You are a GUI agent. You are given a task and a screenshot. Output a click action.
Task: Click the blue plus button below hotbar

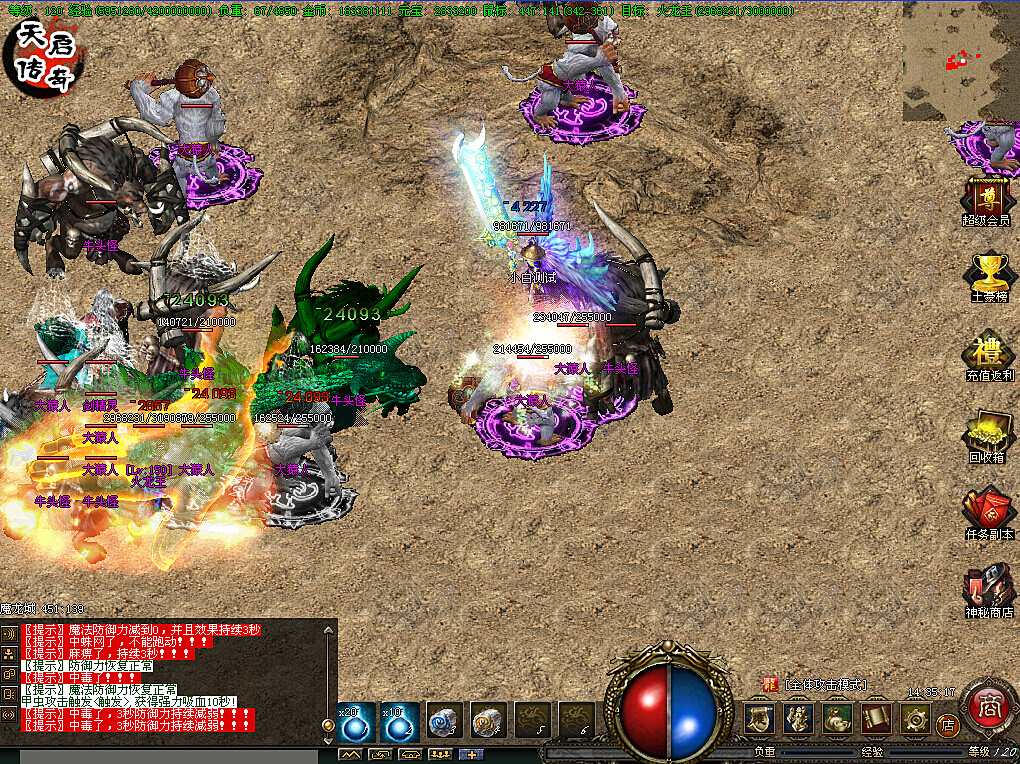469,754
